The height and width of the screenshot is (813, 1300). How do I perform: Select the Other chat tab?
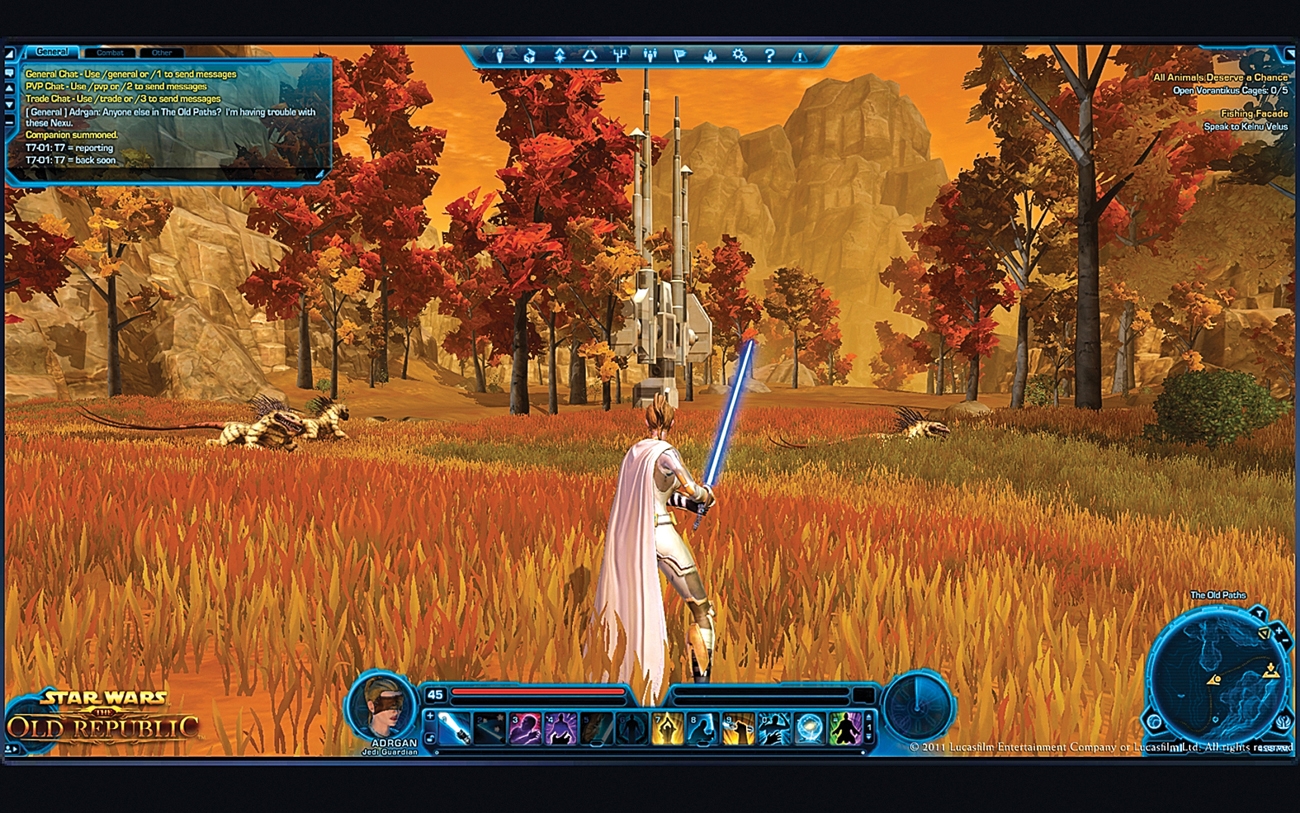(161, 52)
